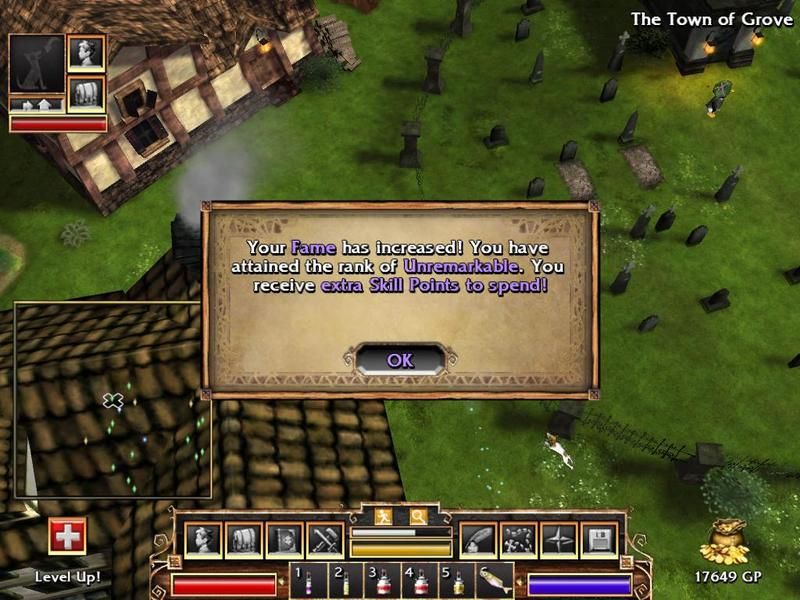Click the minimap panel
Image resolution: width=800 pixels, height=600 pixels.
tap(112, 400)
